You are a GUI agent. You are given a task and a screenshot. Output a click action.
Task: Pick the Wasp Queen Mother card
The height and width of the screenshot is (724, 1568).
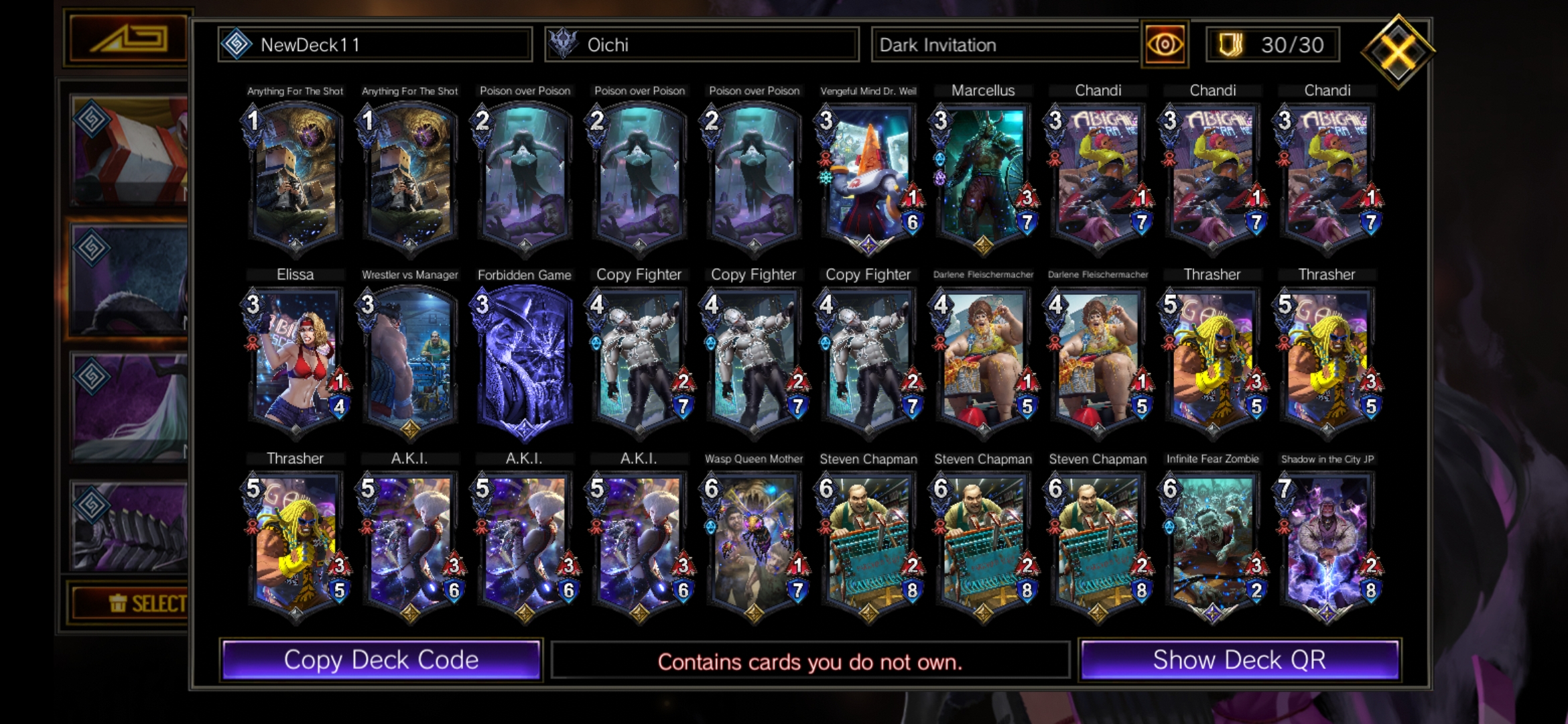[754, 546]
